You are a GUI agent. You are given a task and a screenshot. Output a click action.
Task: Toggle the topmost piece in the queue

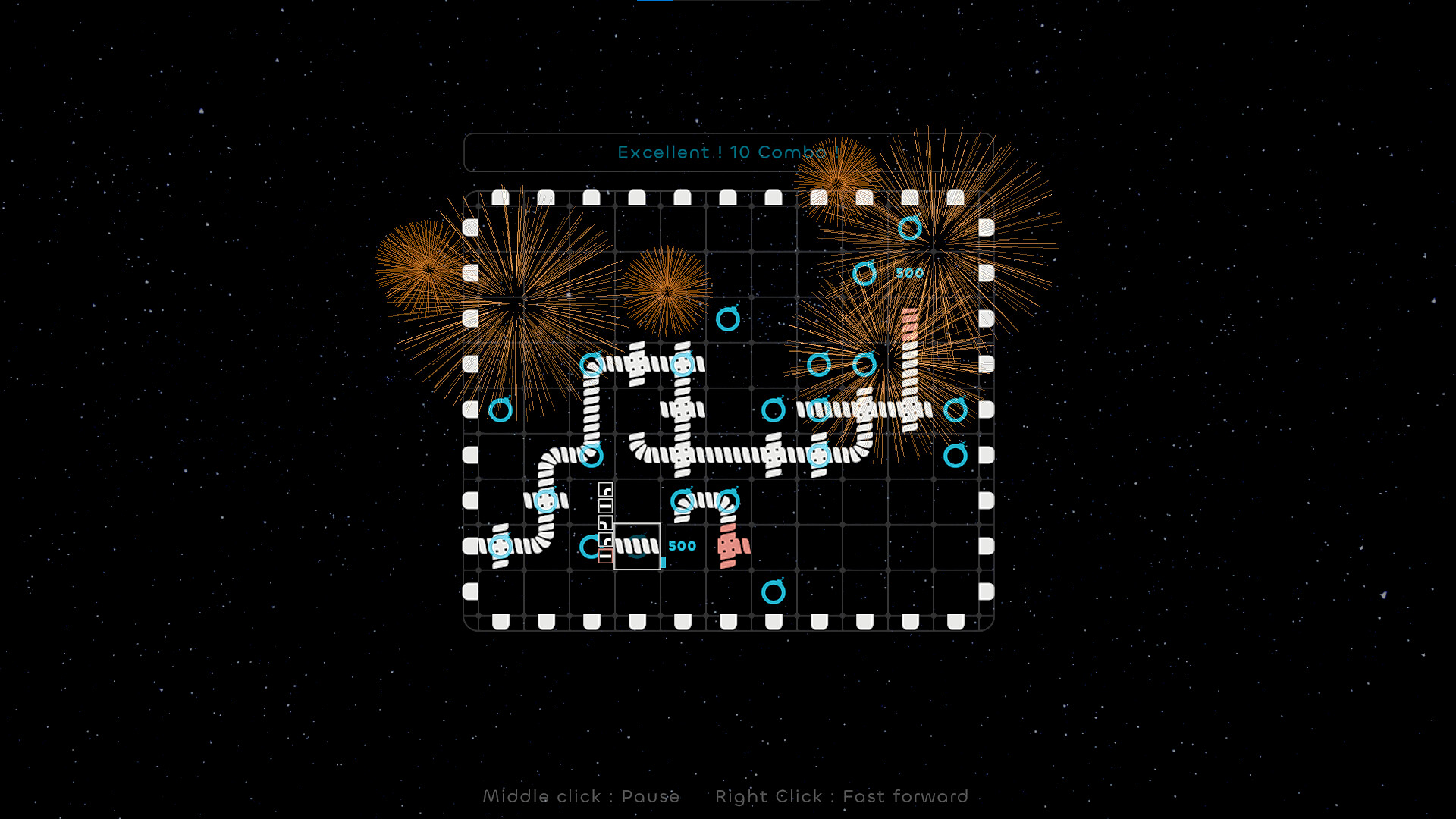point(605,489)
